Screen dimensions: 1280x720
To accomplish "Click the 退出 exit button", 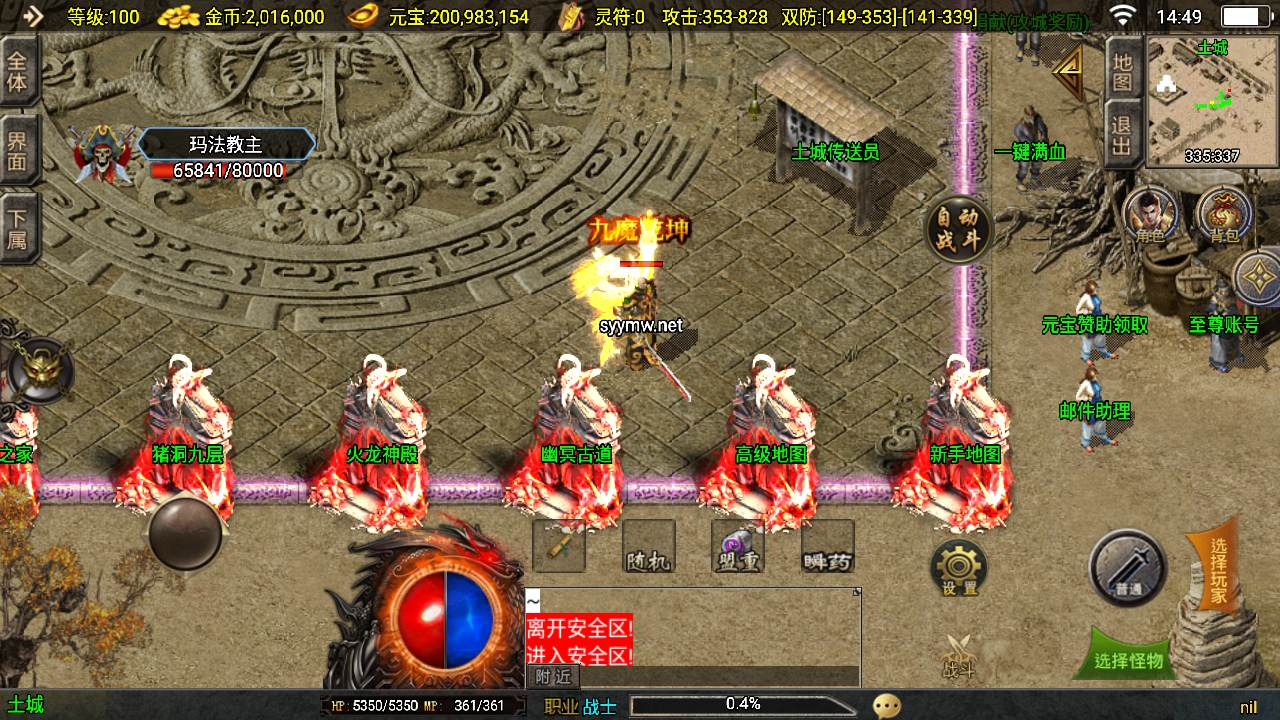I will pyautogui.click(x=1123, y=135).
